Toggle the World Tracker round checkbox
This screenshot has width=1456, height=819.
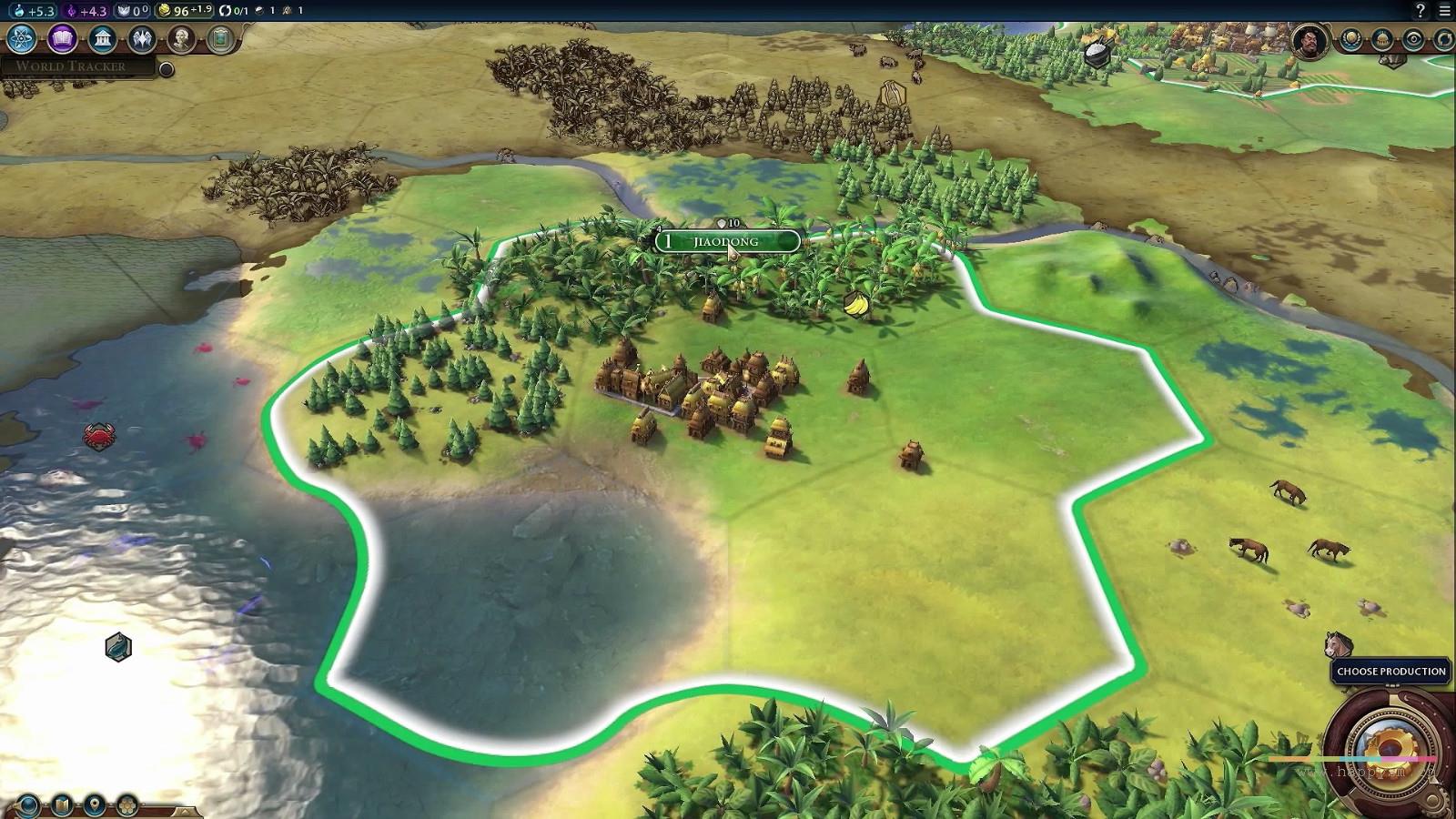coord(167,69)
